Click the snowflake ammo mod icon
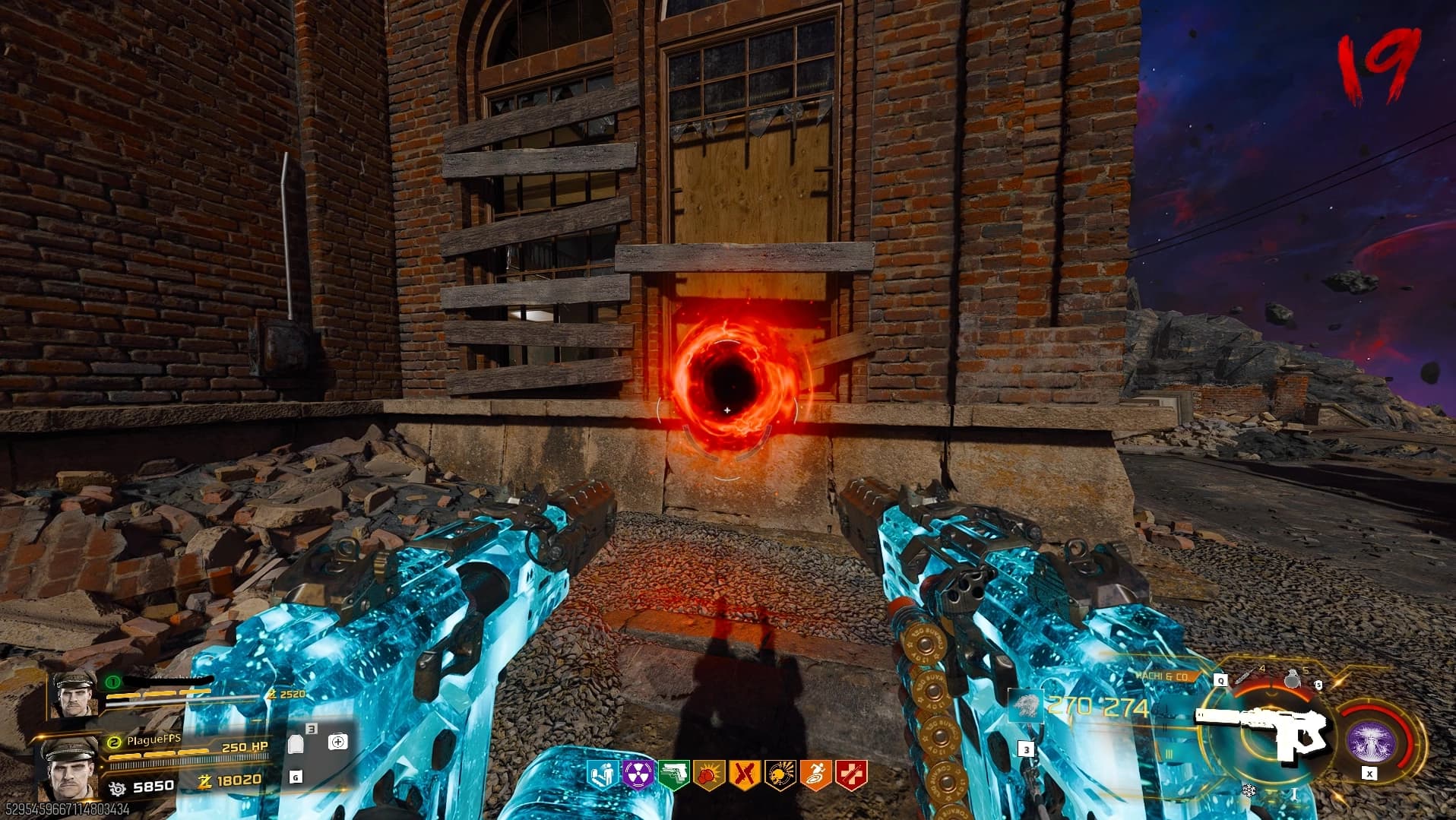Viewport: 1456px width, 820px height. point(1249,790)
